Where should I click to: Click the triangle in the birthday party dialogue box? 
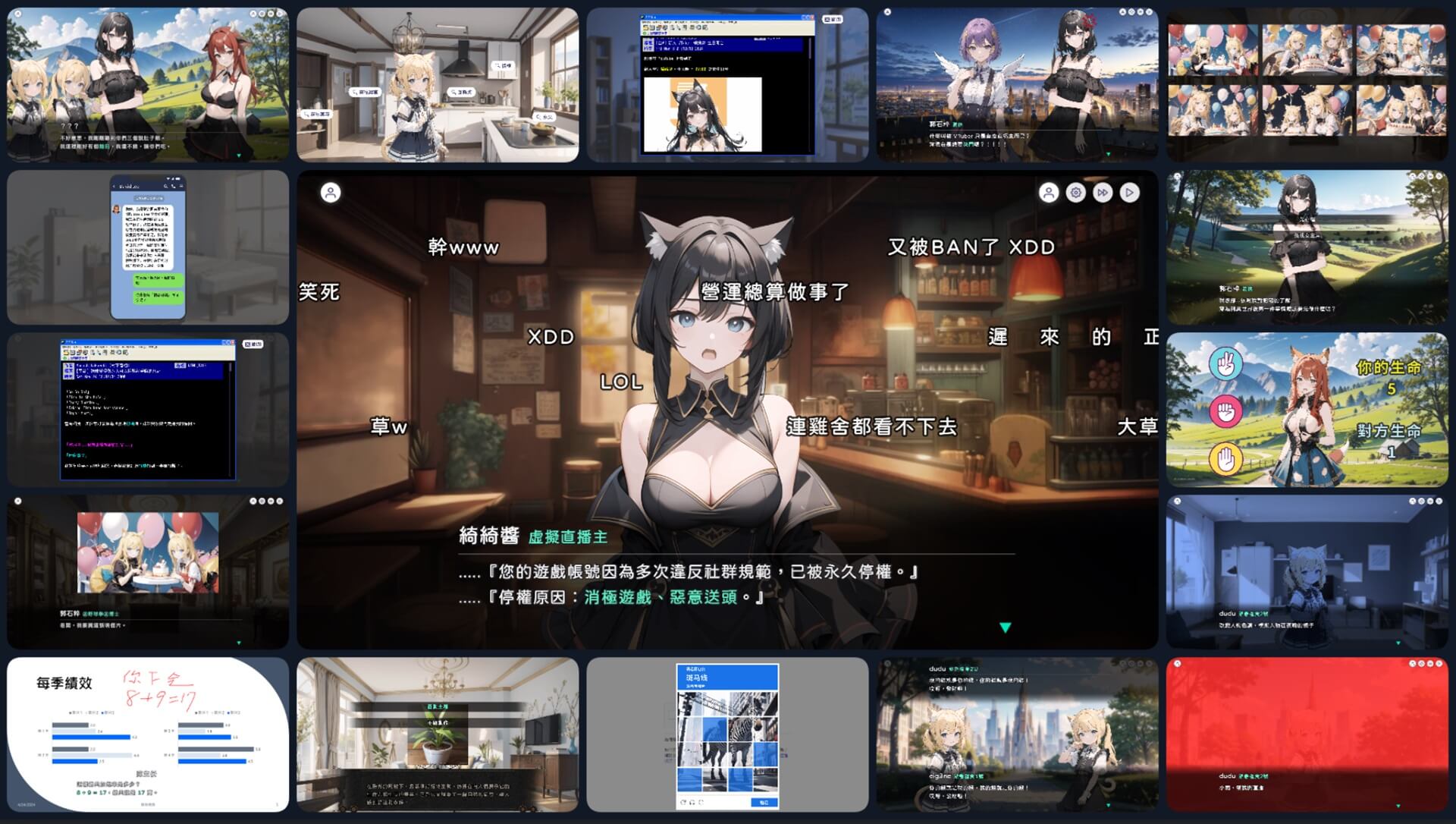[239, 643]
